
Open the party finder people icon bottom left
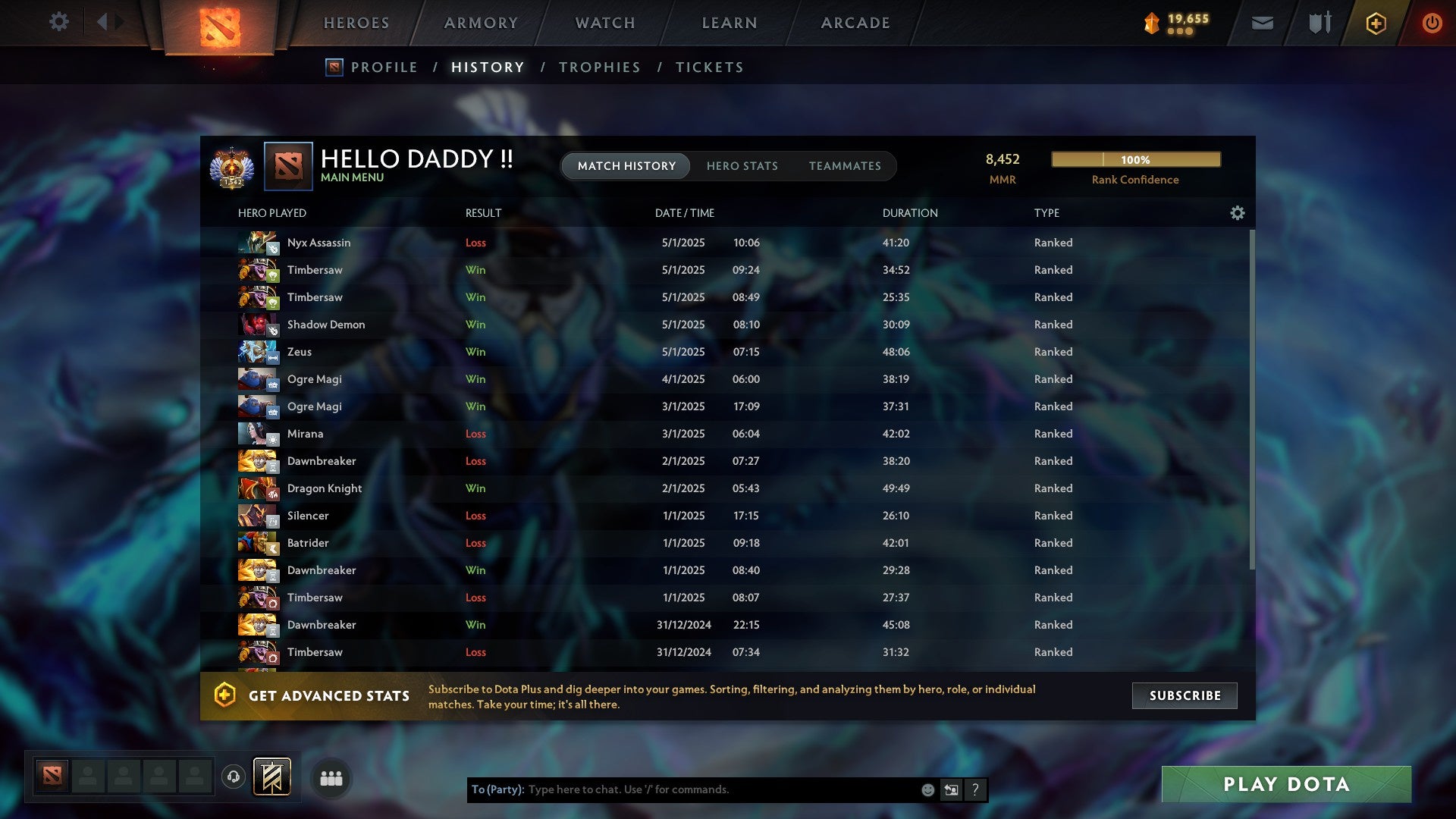tap(331, 777)
